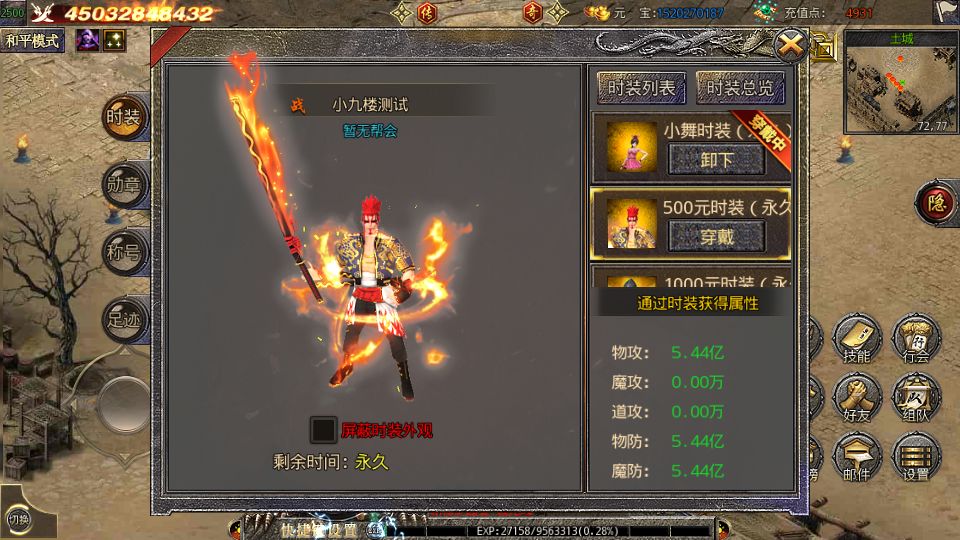Toggle the 屏蔽时装外观 checkbox
Screen dimensions: 960x540
click(323, 430)
